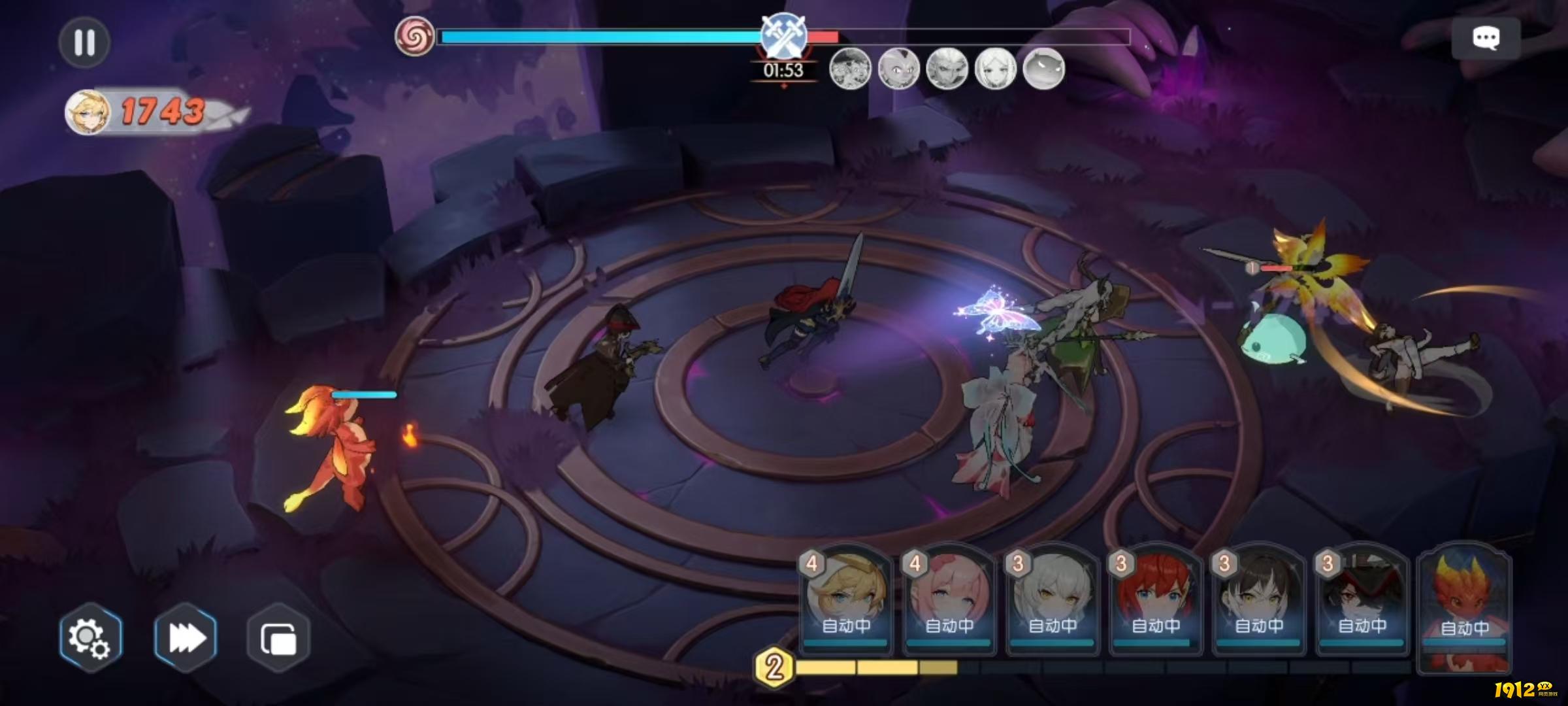Pause the battle
Viewport: 1568px width, 706px height.
tap(84, 42)
